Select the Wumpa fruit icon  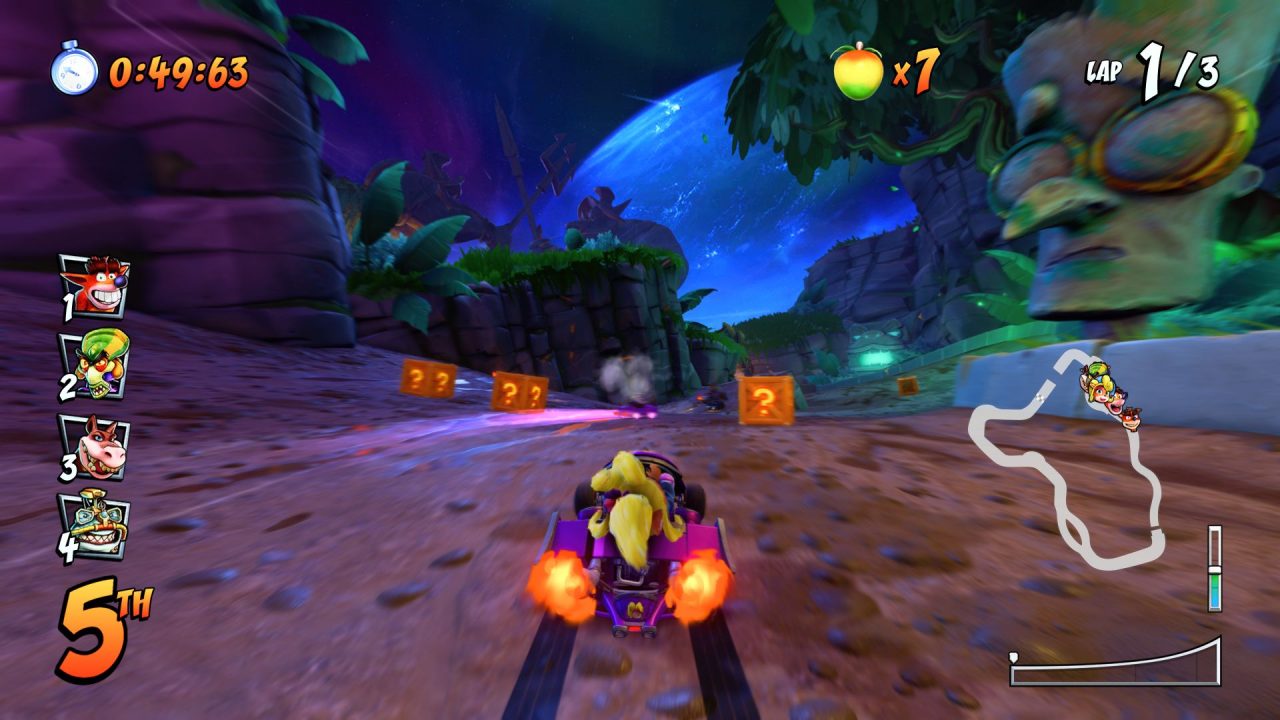859,72
